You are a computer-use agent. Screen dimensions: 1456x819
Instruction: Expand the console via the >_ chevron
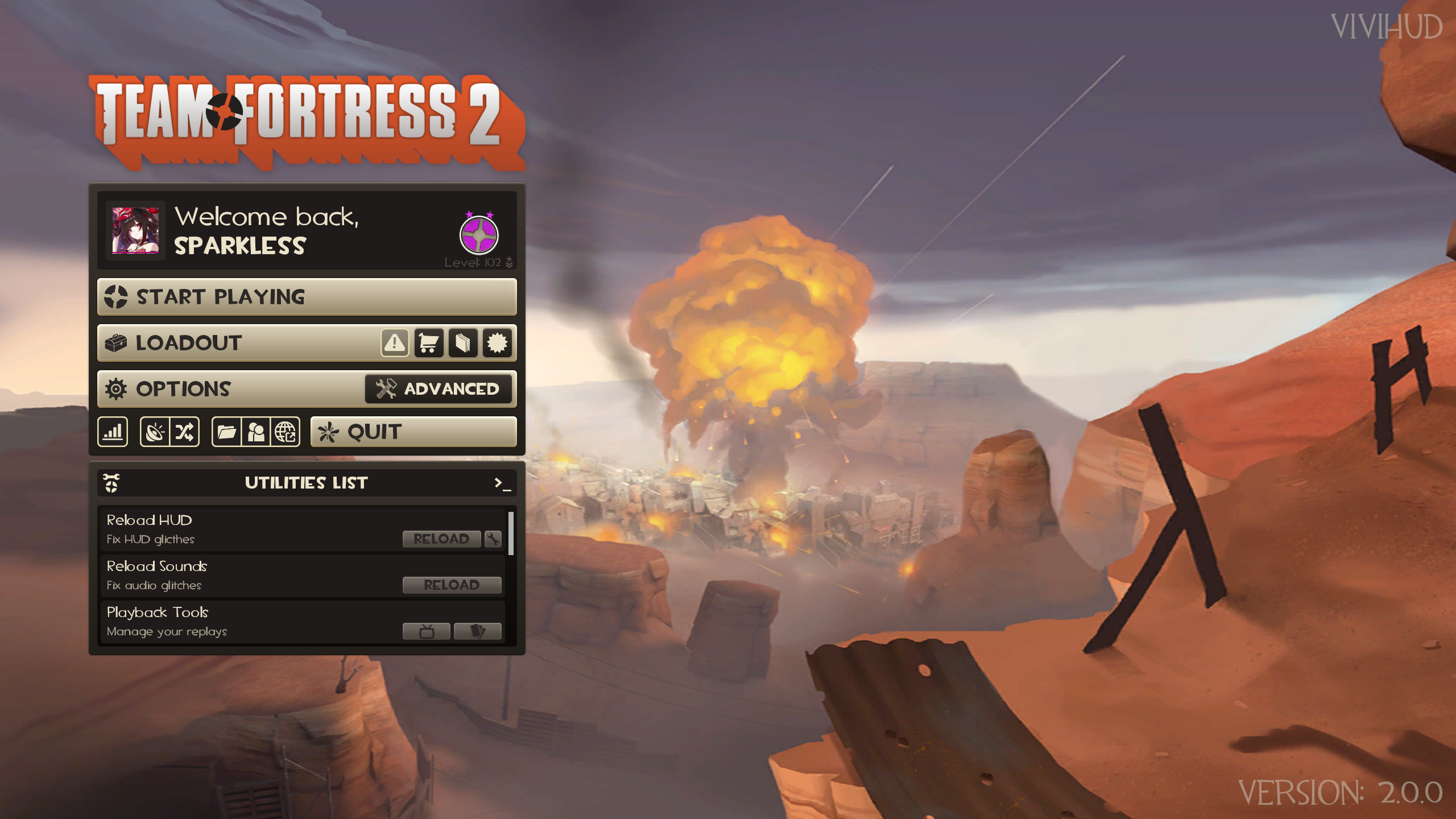(503, 483)
